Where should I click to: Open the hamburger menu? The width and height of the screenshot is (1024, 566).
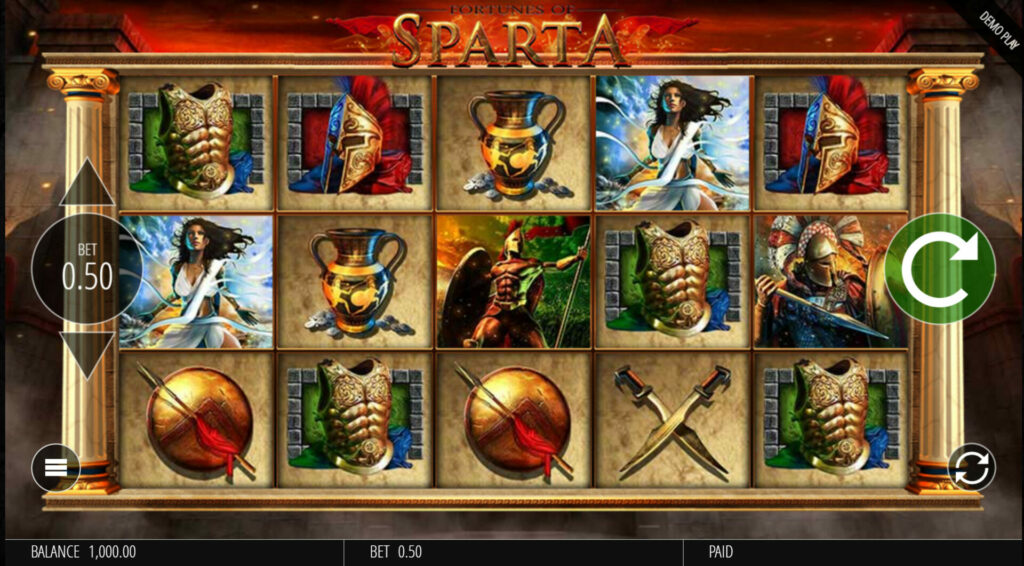tap(56, 467)
